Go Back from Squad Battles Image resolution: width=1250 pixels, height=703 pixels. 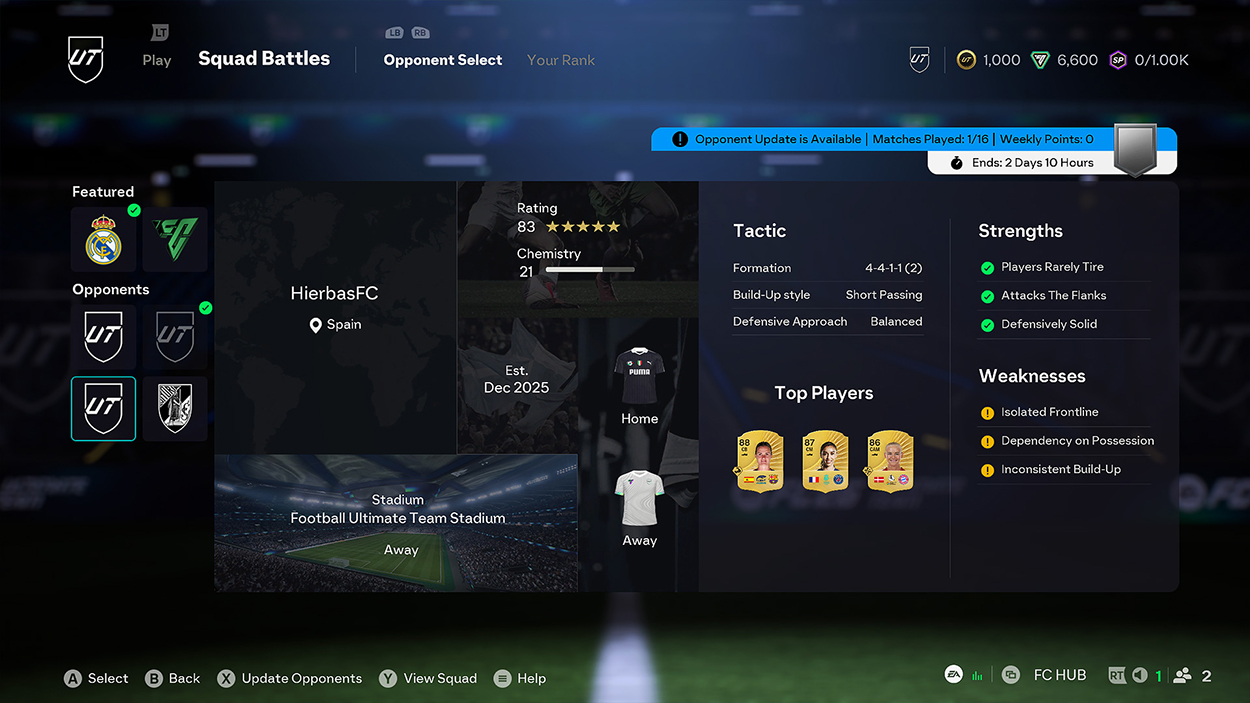tap(173, 678)
